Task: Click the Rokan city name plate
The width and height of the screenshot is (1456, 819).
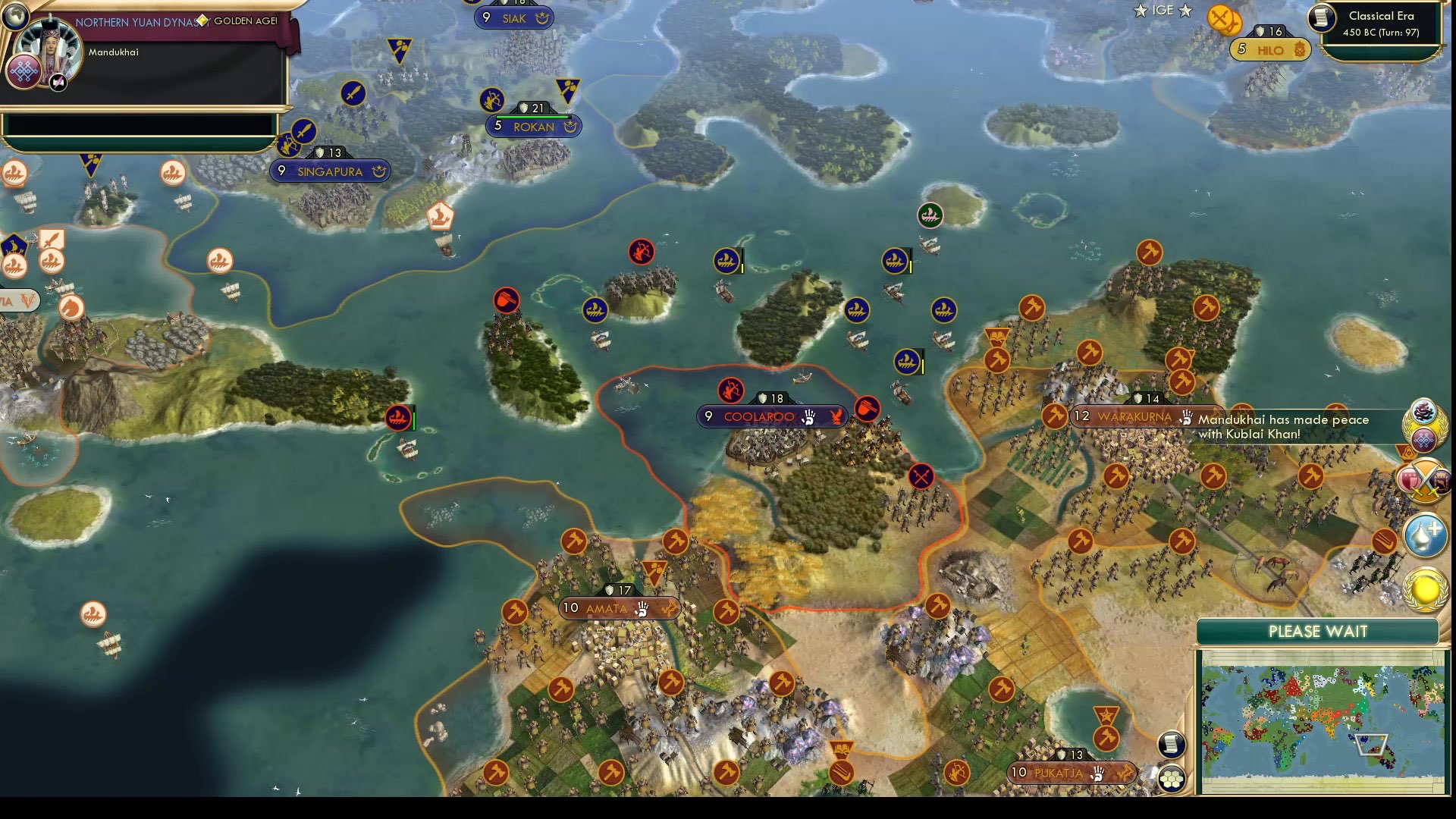Action: point(533,127)
